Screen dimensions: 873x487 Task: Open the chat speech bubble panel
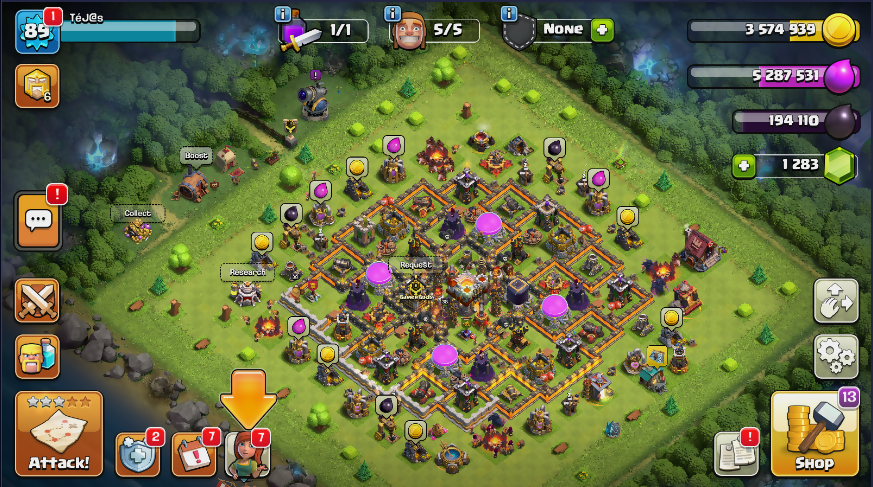point(38,219)
